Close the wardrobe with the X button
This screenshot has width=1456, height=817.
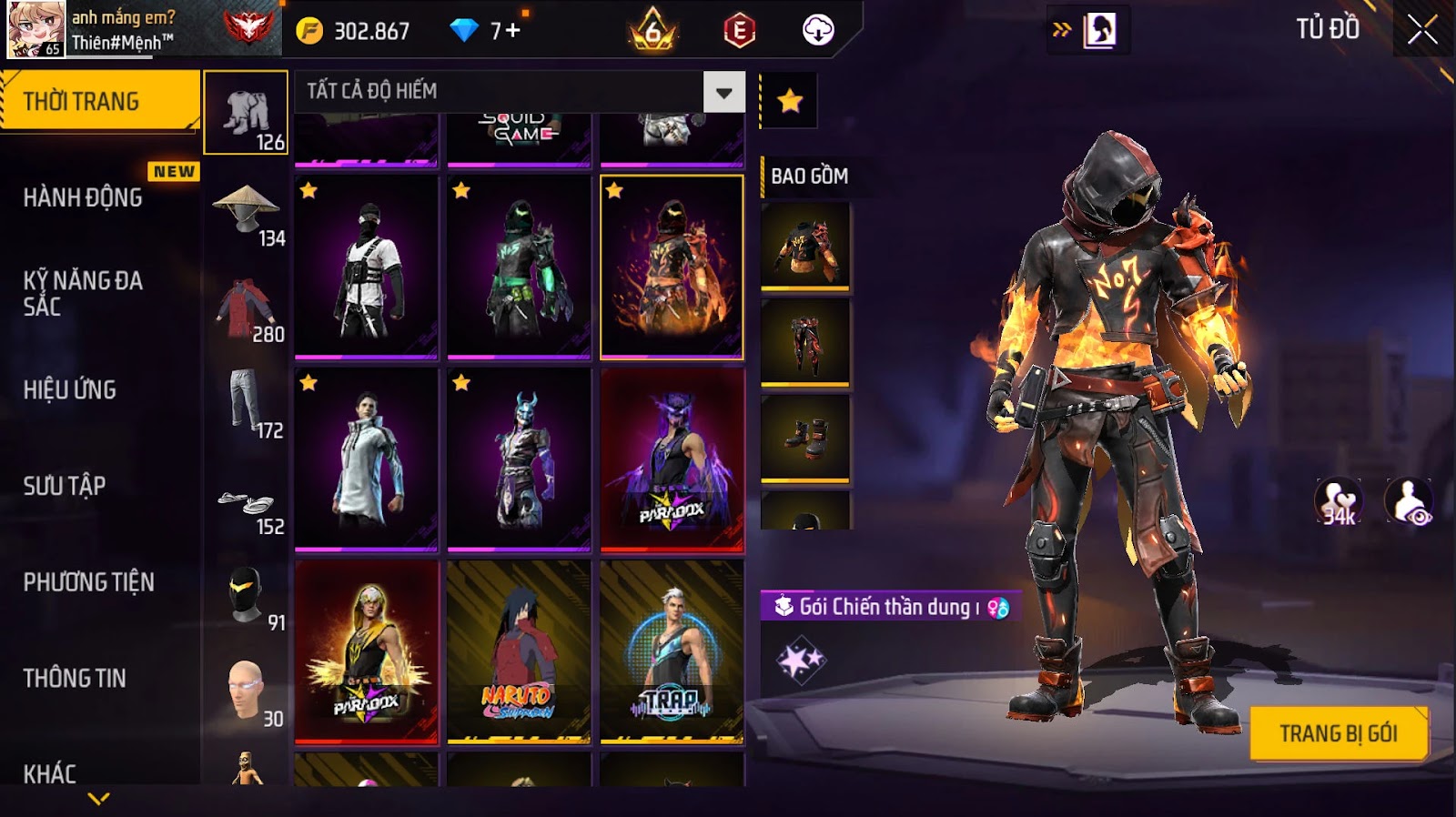[1421, 31]
